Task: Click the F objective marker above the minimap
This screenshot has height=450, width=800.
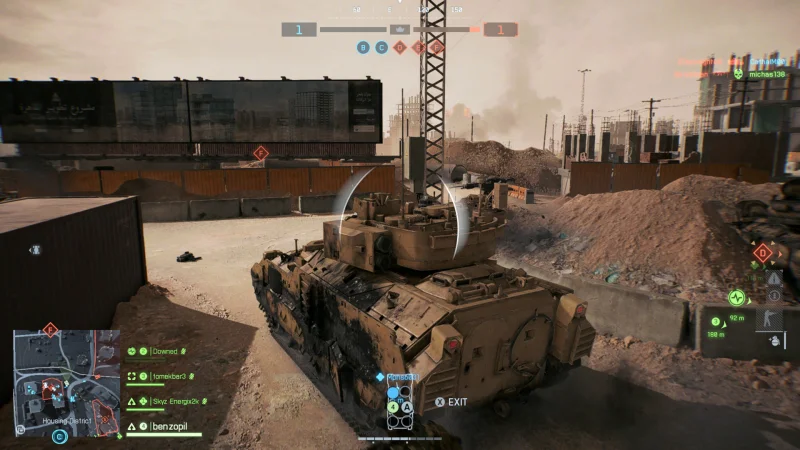Action: click(50, 328)
